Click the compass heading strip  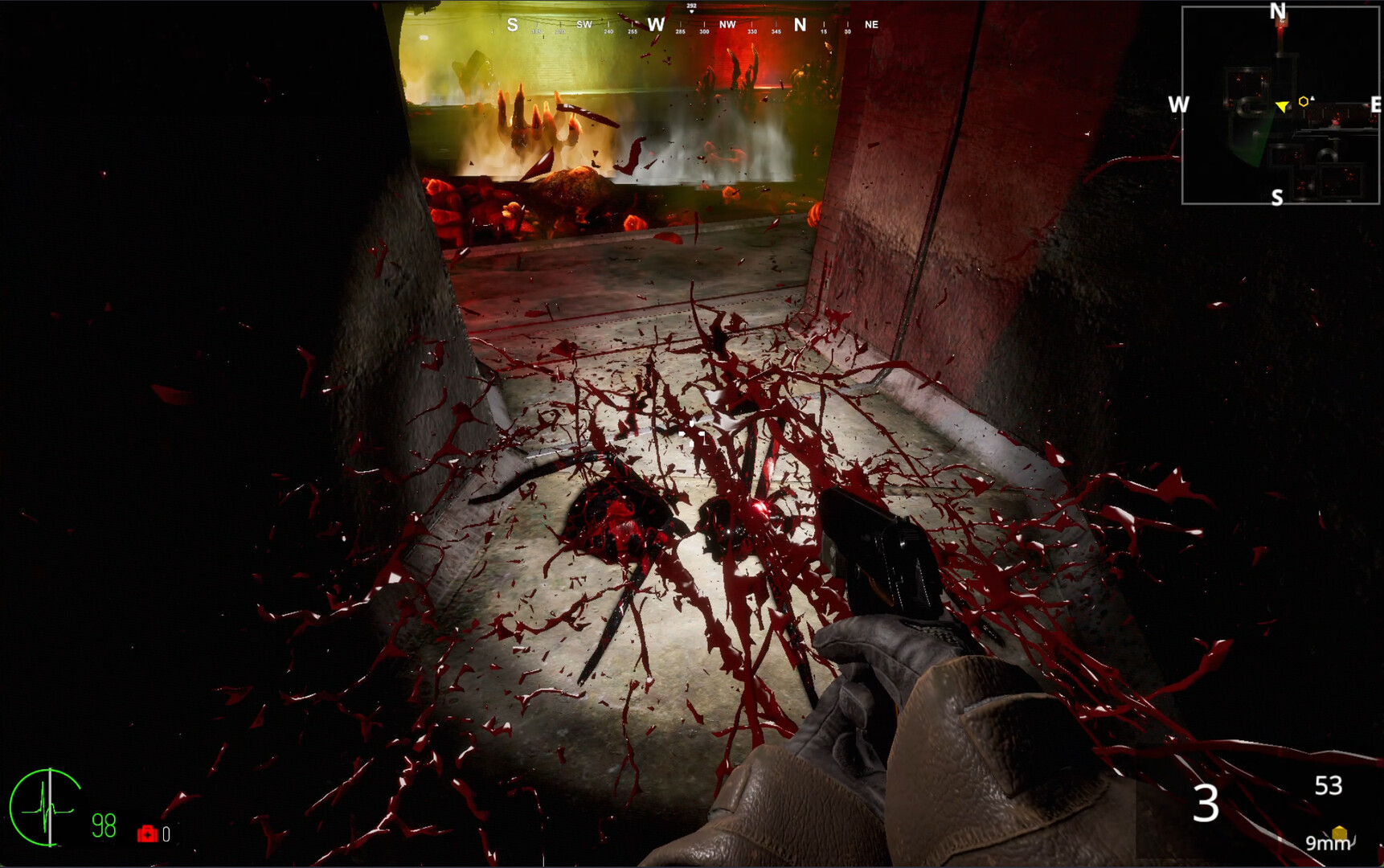(691, 25)
